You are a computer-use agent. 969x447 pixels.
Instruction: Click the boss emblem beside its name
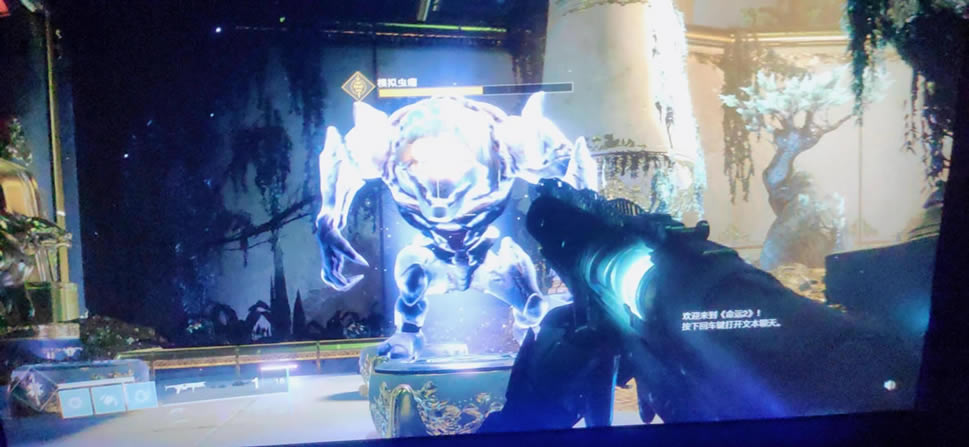(x=357, y=87)
